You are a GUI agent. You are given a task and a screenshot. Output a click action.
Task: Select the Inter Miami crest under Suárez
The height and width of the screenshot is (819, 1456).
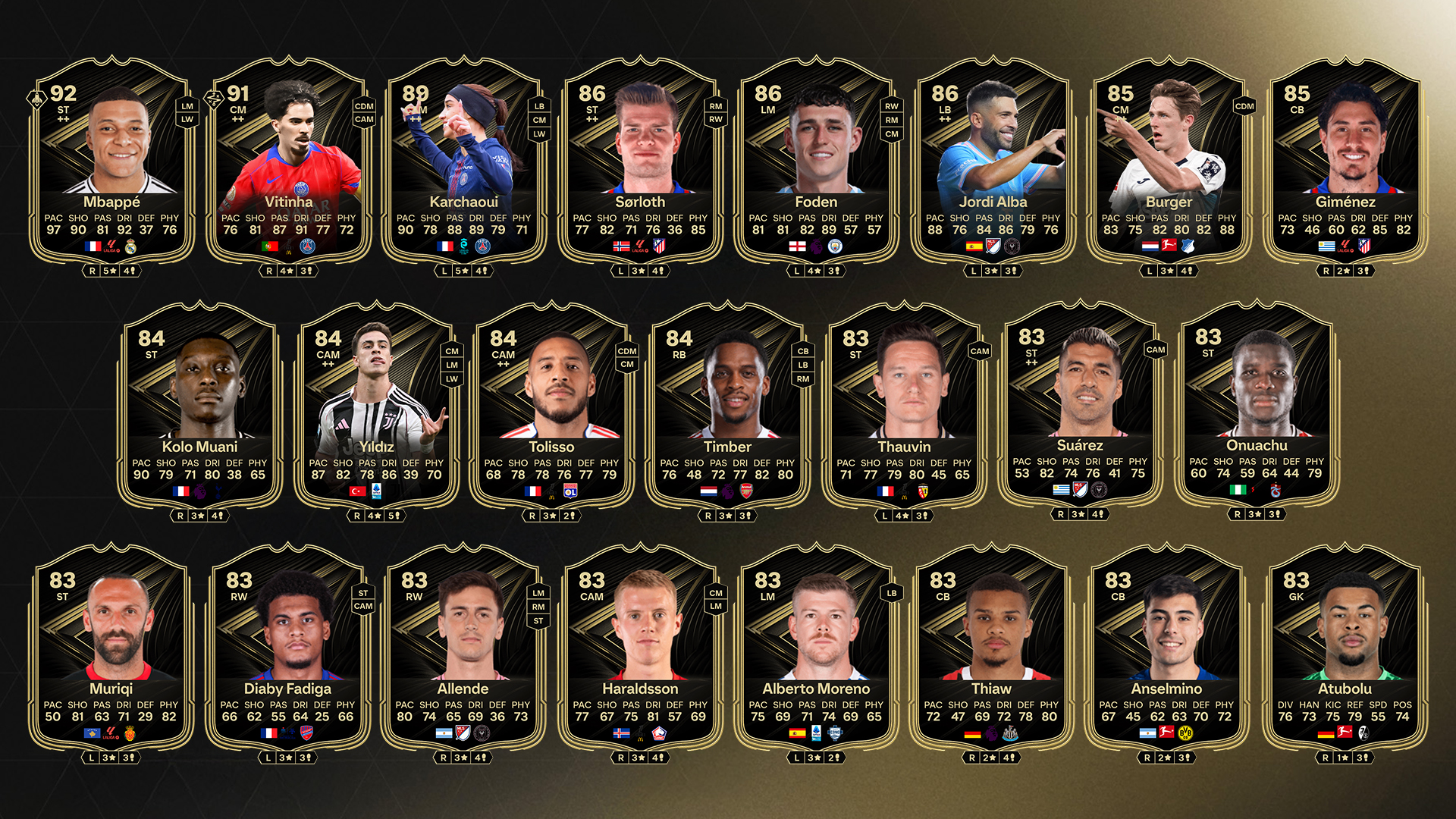click(1100, 490)
